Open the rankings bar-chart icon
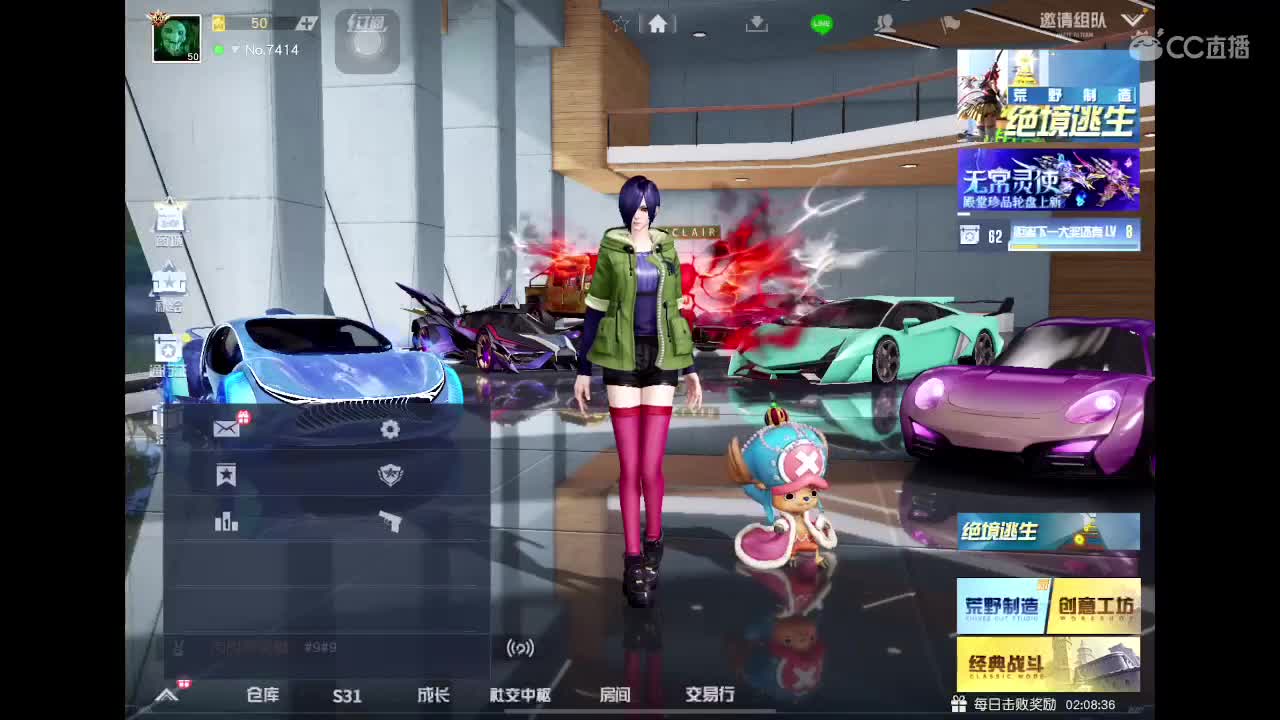This screenshot has height=720, width=1280. (x=226, y=521)
